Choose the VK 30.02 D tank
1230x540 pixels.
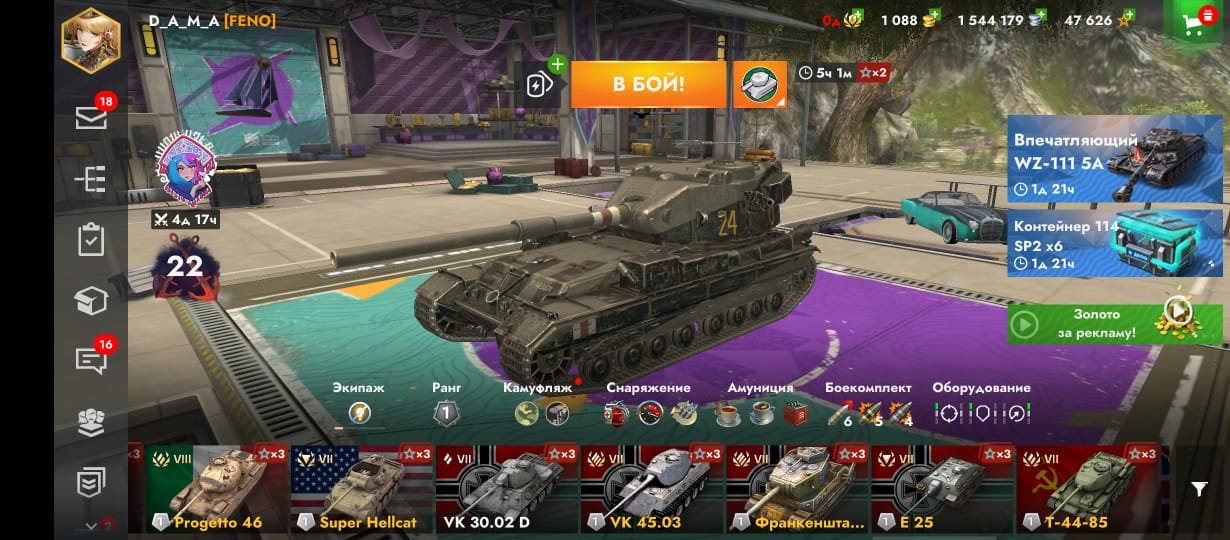click(x=507, y=488)
